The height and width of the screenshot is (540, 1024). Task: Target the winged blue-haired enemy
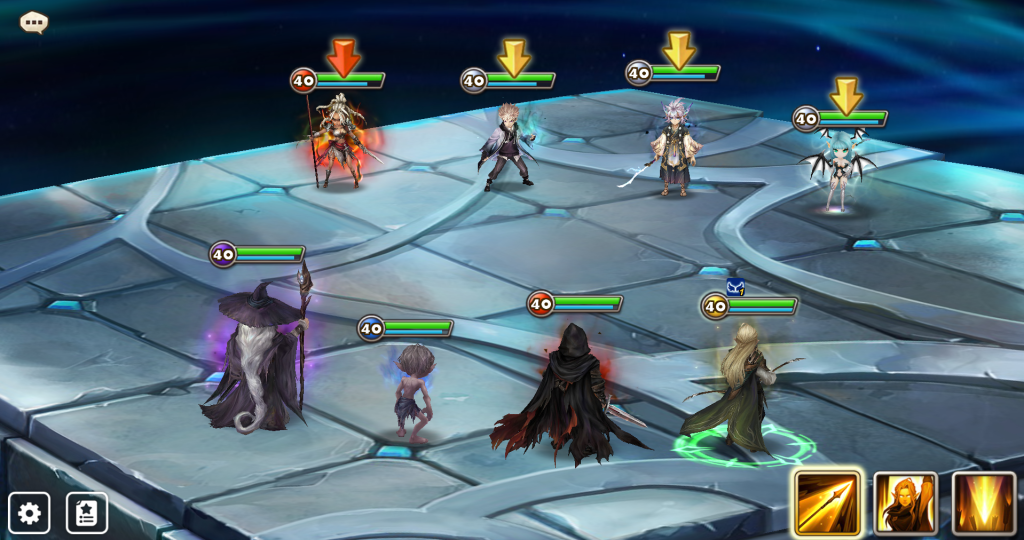click(838, 171)
